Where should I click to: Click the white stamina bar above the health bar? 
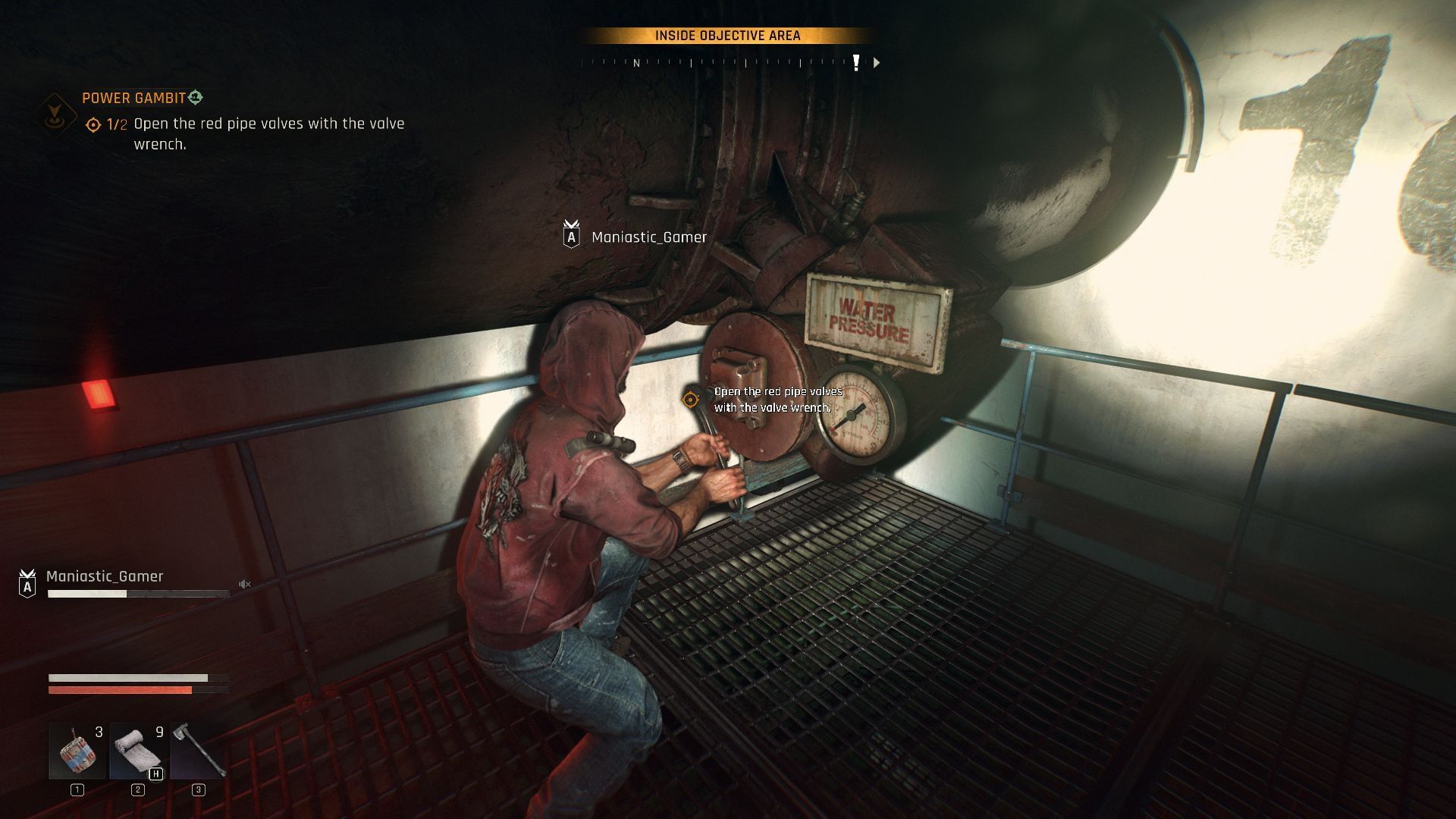(129, 677)
